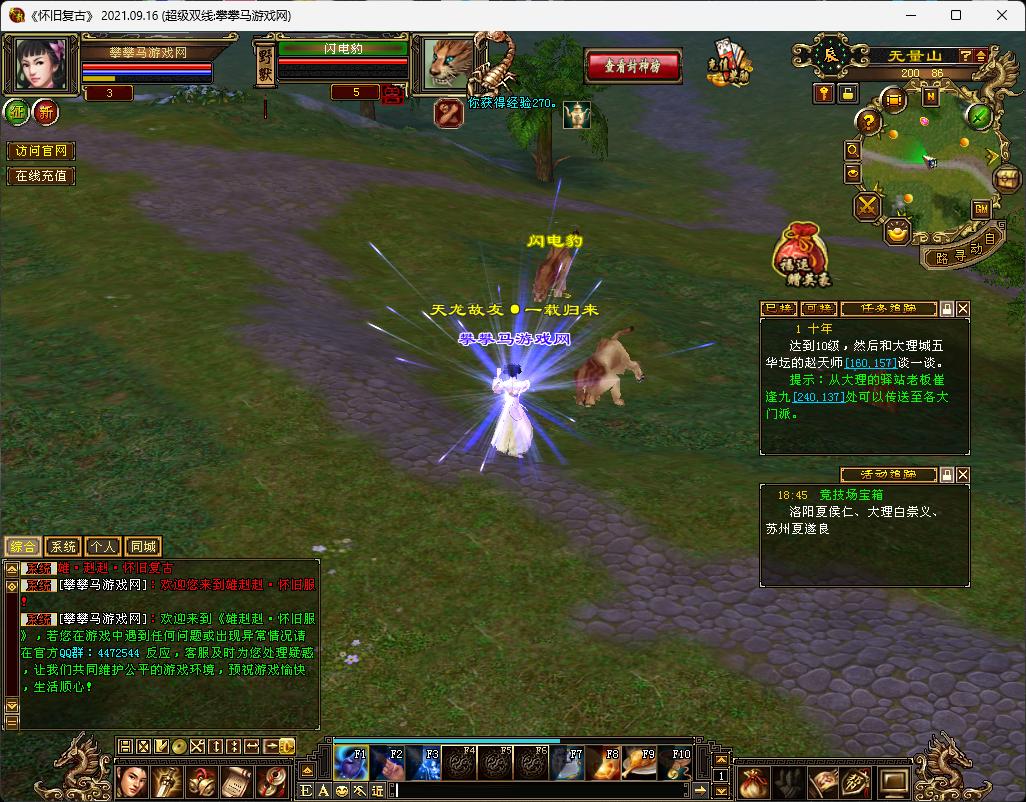
Task: Open the treasure chest icon beside minimap
Action: pyautogui.click(x=1006, y=179)
